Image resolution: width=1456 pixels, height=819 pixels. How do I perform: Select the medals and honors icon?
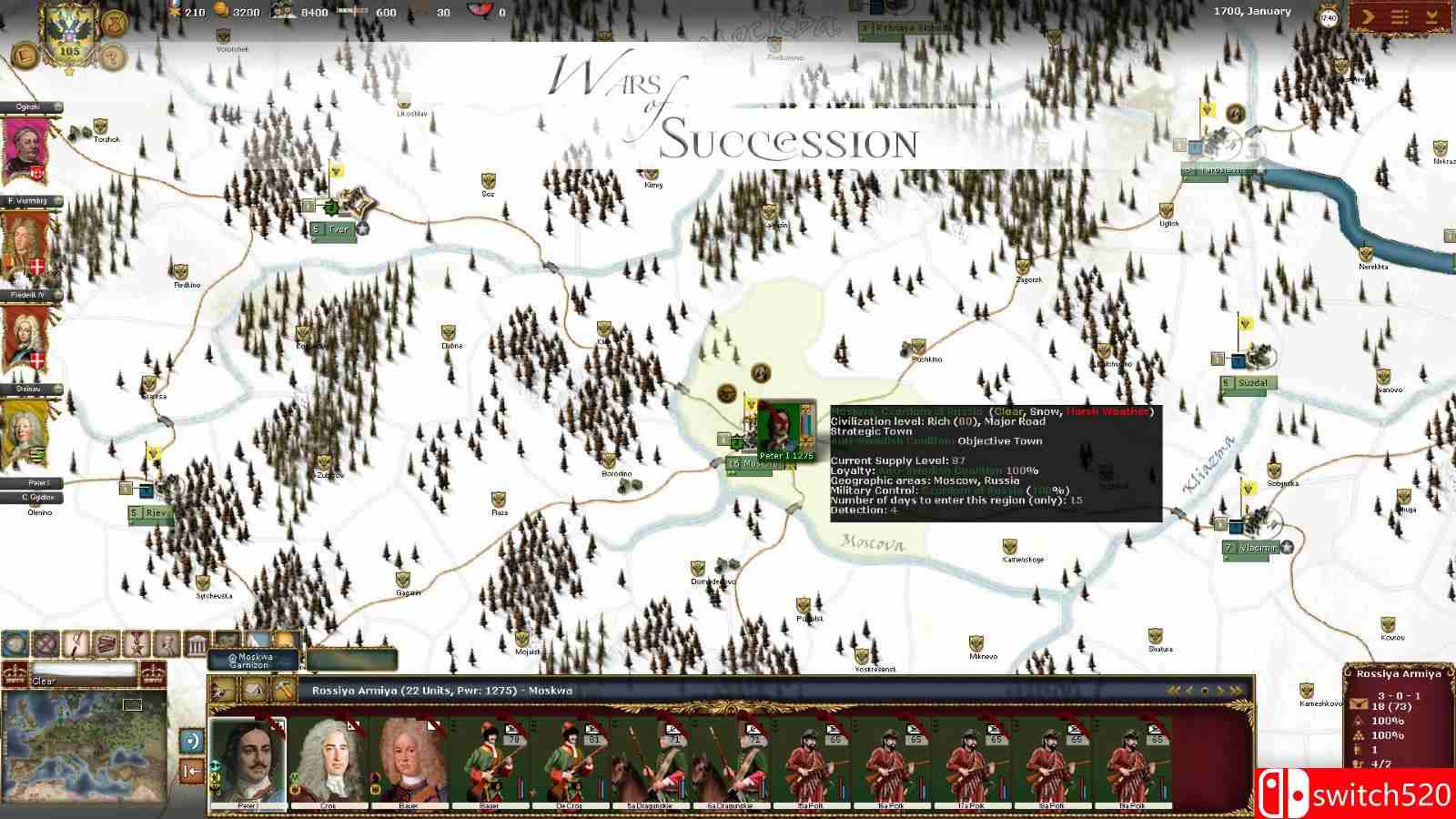pos(135,642)
